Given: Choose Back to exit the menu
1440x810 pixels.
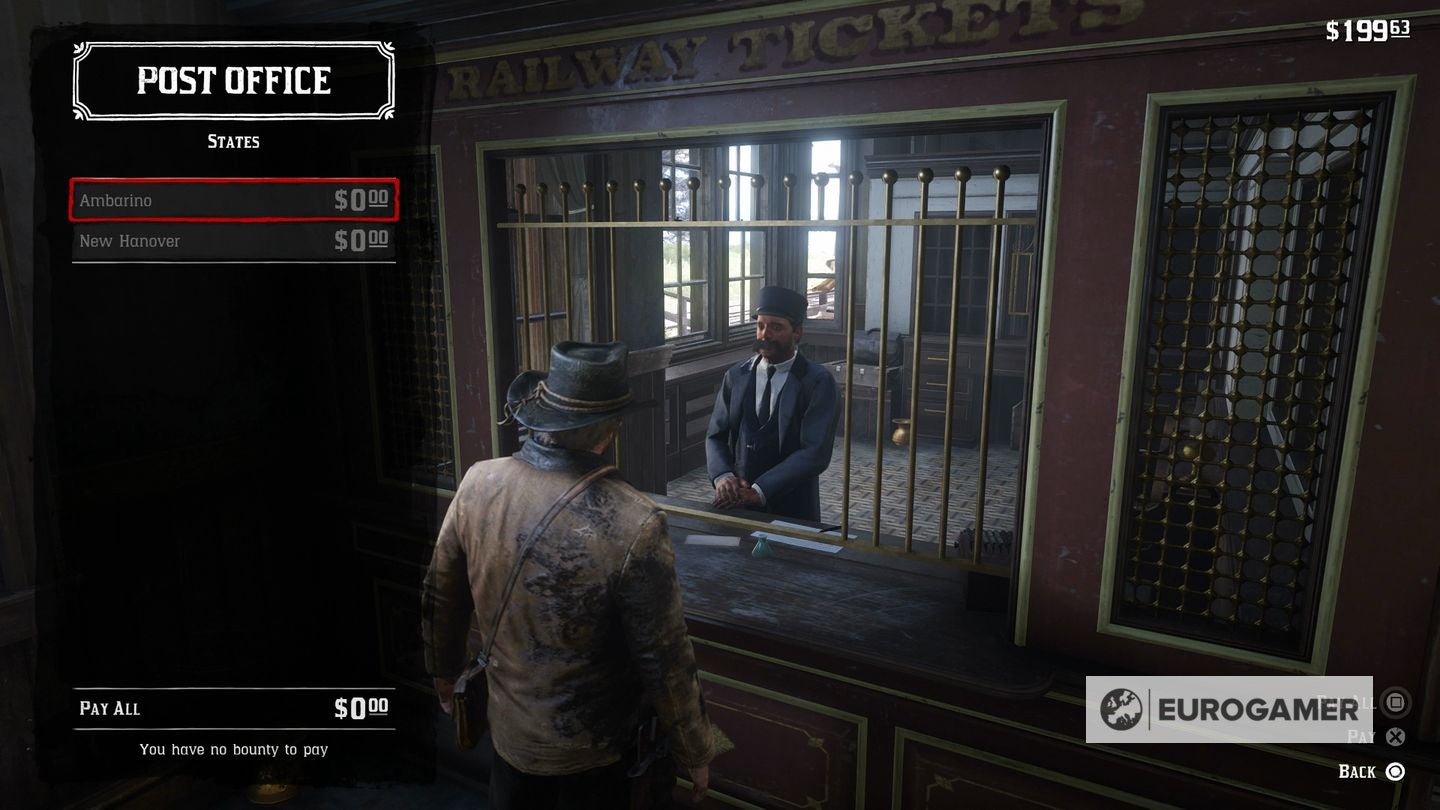Looking at the screenshot, I should [1362, 771].
